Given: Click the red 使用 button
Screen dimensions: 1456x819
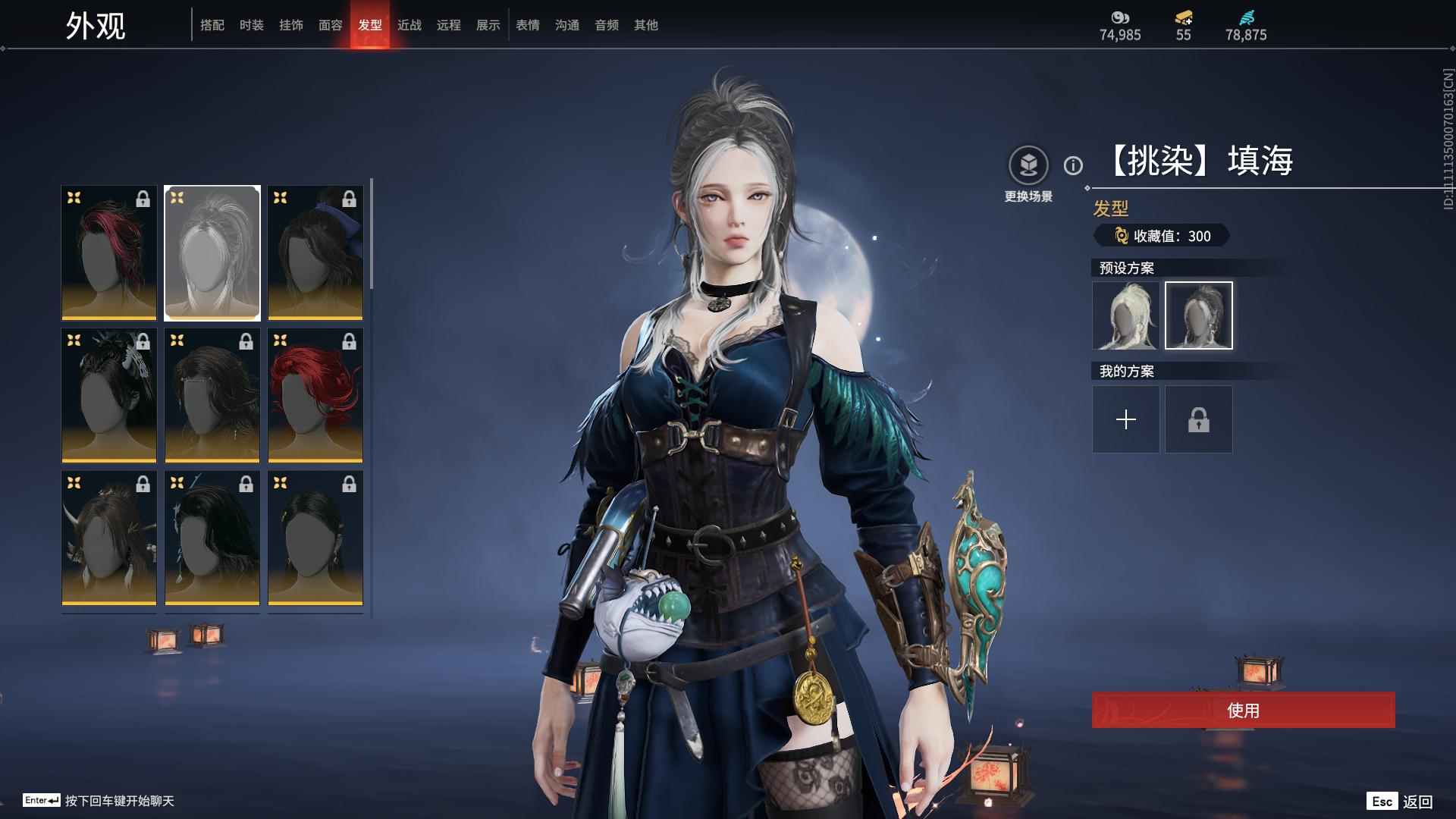Looking at the screenshot, I should (x=1243, y=710).
